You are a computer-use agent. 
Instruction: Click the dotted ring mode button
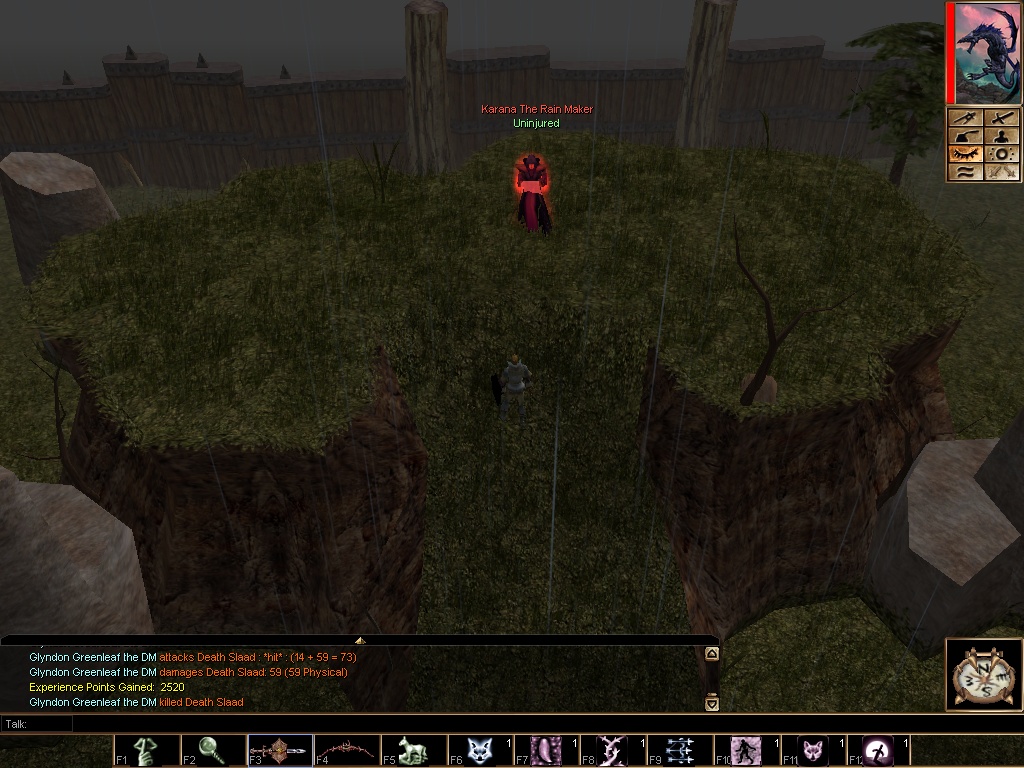1001,154
